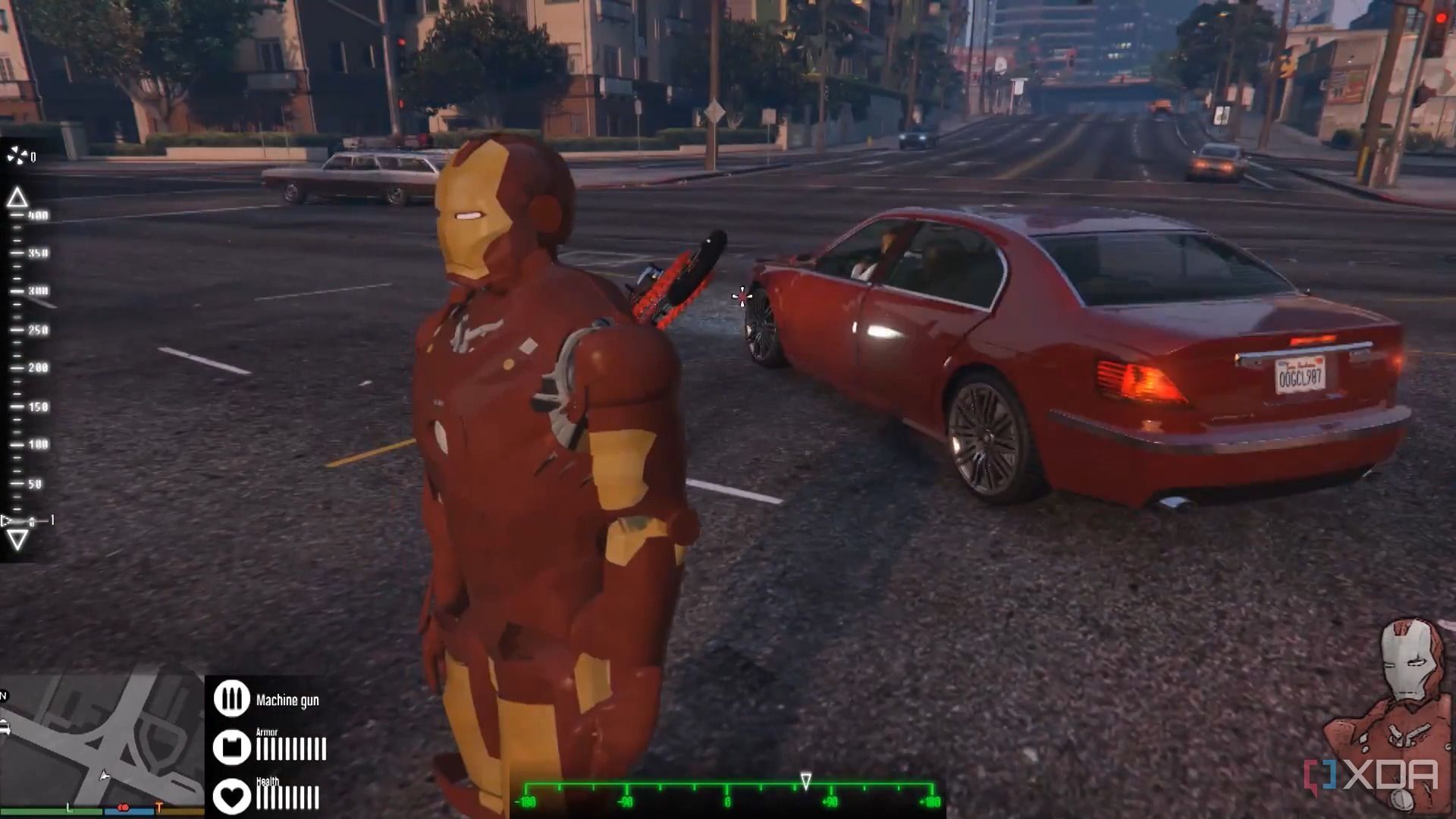
Task: Click the Health heart icon
Action: click(231, 794)
